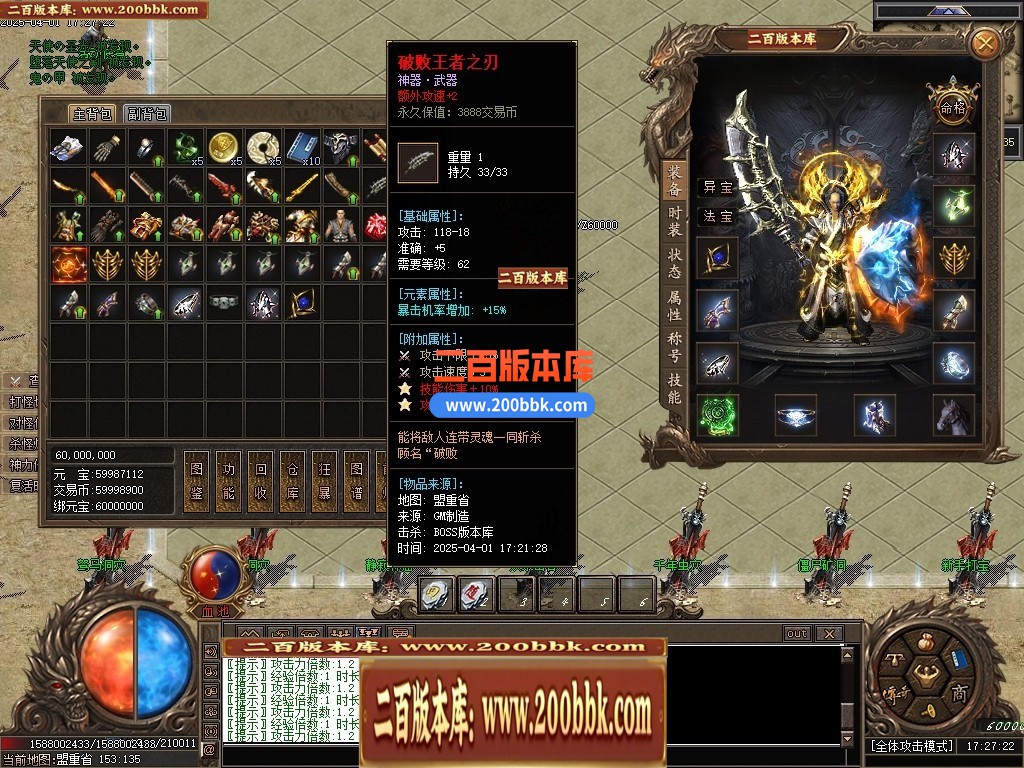The height and width of the screenshot is (768, 1024).
Task: Select the horse mount equipment slot
Action: [953, 415]
